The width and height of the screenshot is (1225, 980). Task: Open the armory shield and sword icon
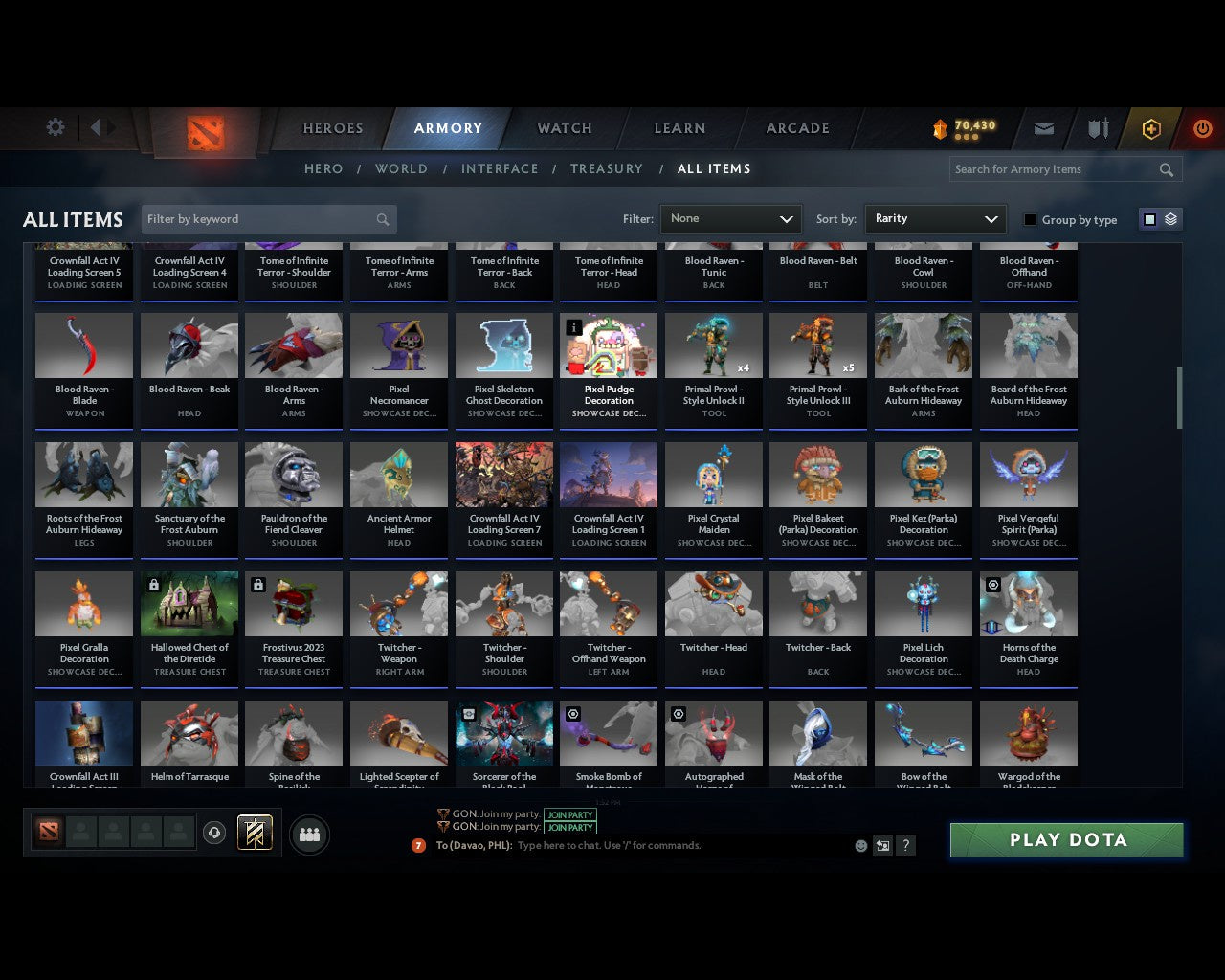1097,128
